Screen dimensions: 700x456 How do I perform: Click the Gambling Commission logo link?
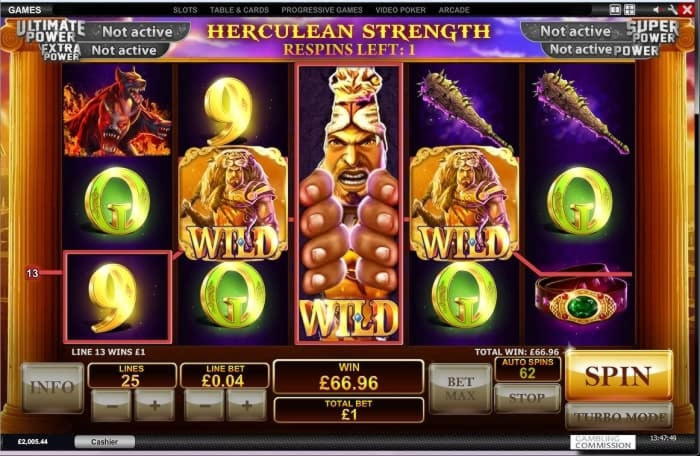602,441
